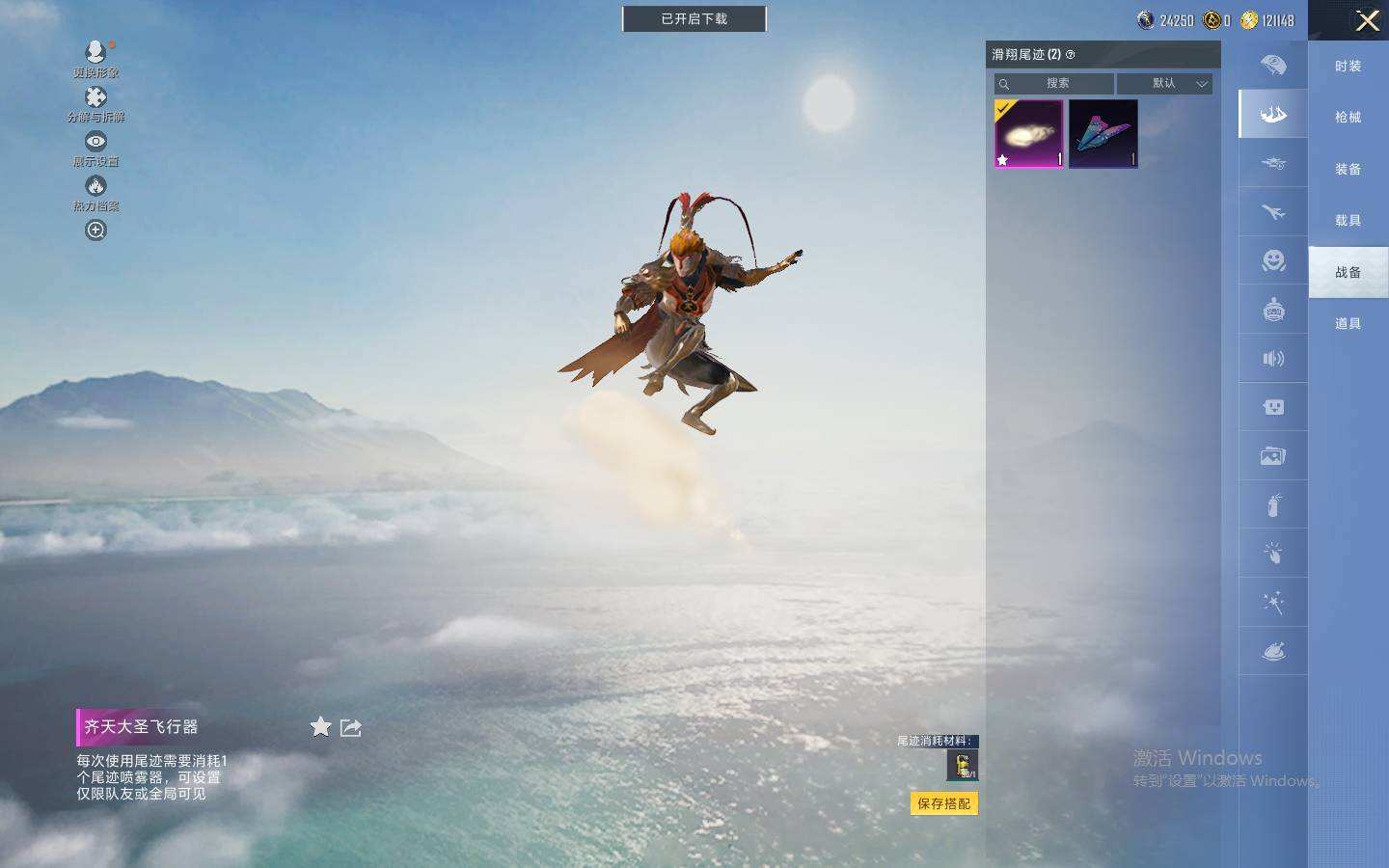
Task: Open 分解与拆解 dismantle option
Action: (95, 103)
